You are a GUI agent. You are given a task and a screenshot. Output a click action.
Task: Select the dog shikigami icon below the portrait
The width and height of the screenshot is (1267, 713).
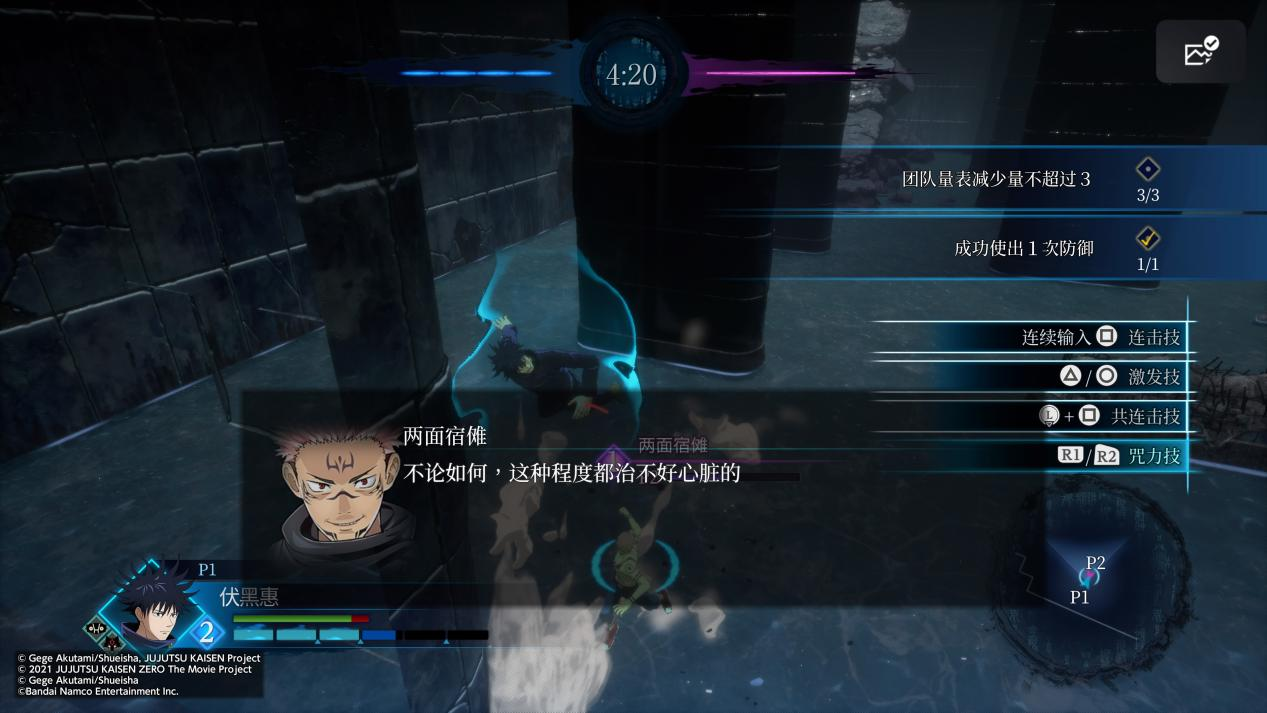tap(112, 642)
